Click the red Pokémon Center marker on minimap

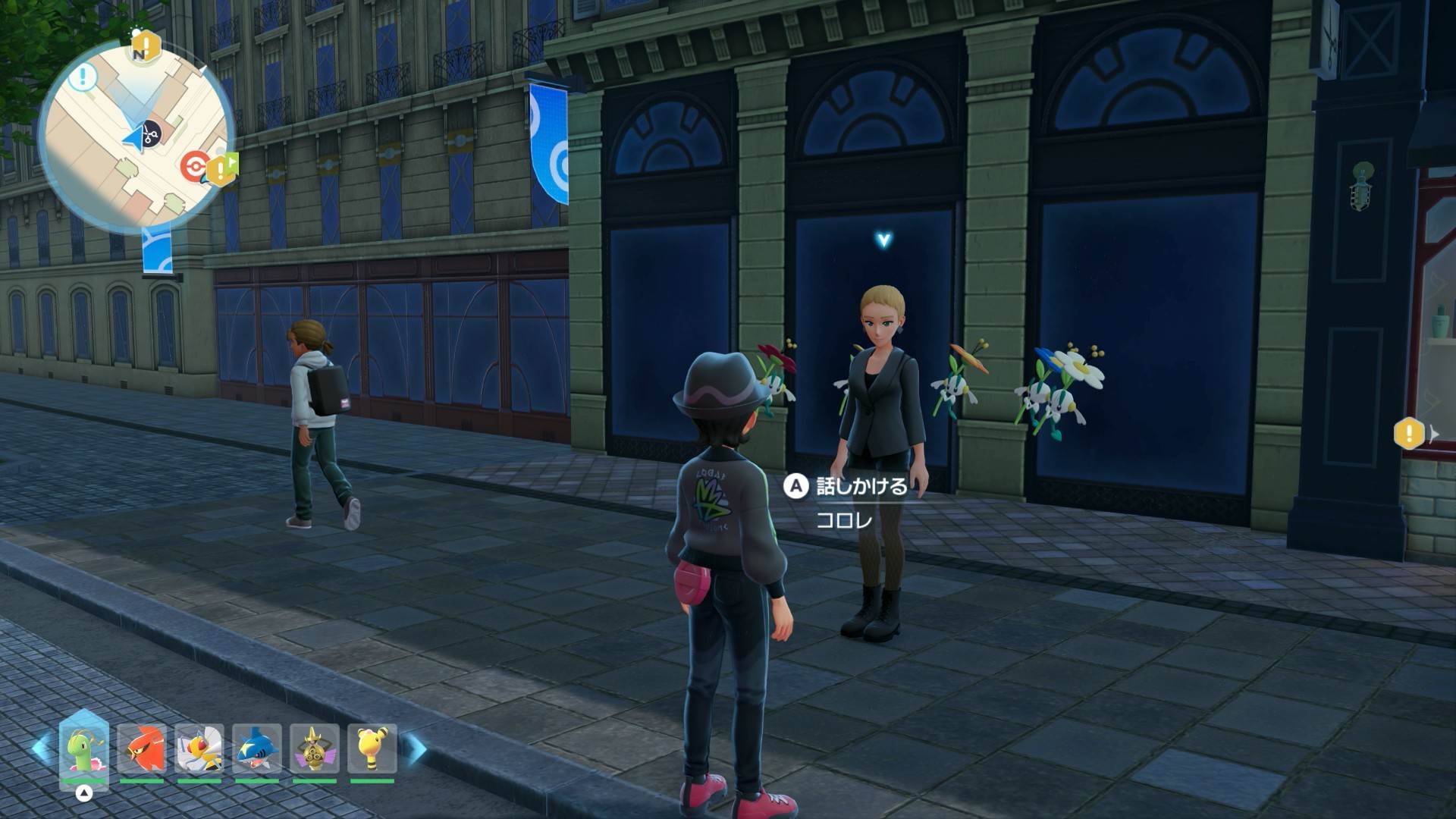pos(194,167)
